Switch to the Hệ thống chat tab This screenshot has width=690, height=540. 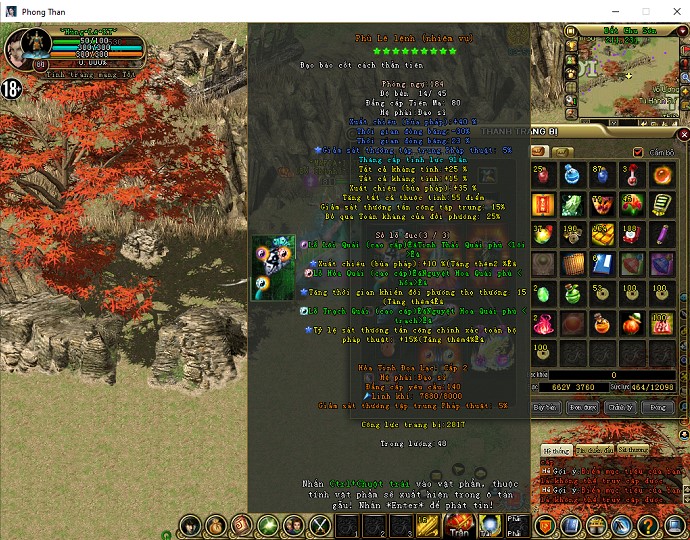pos(554,451)
